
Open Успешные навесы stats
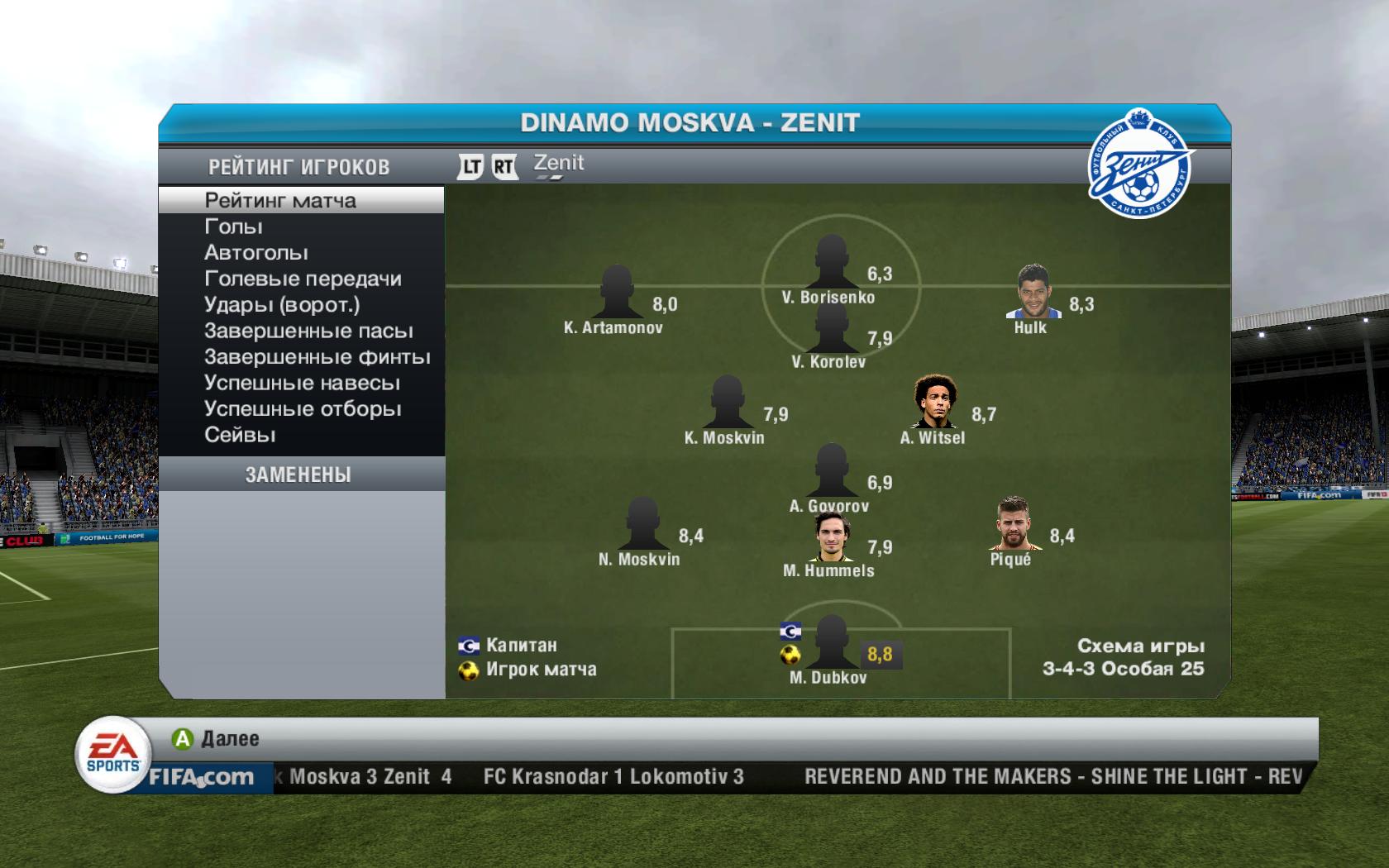point(302,383)
